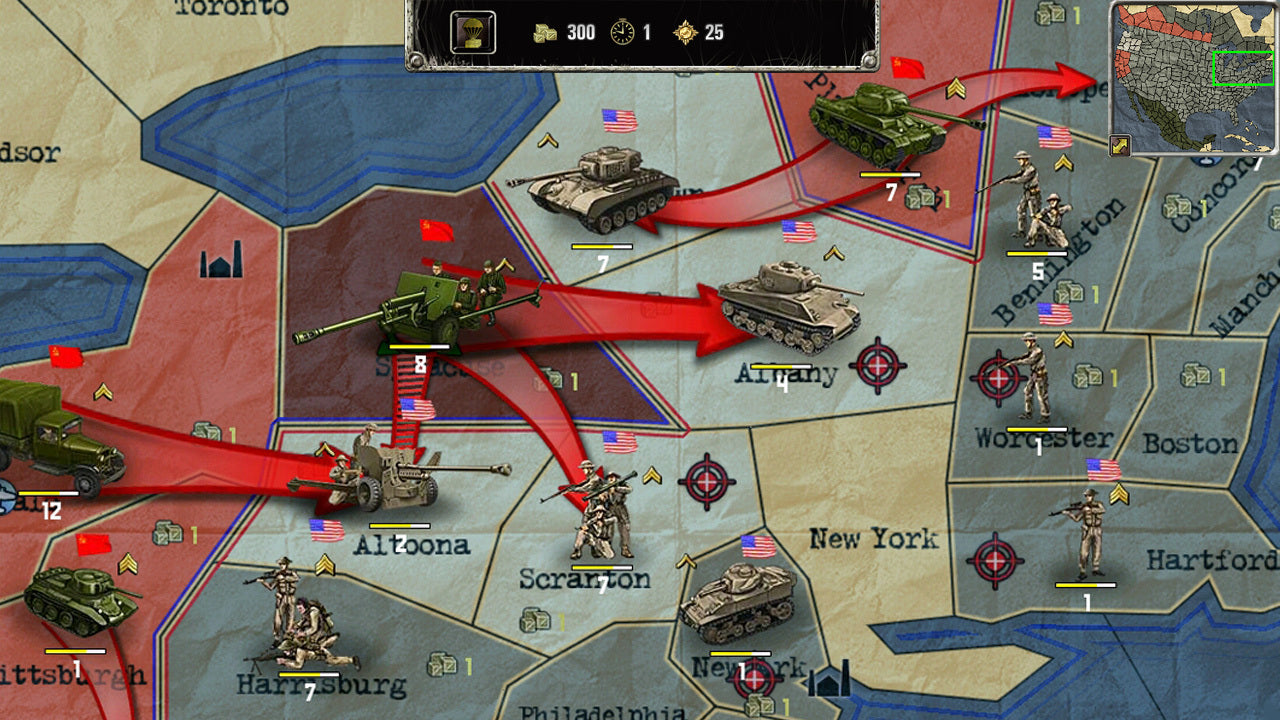
Task: Click the supply crates resource icon showing 300
Action: (545, 31)
